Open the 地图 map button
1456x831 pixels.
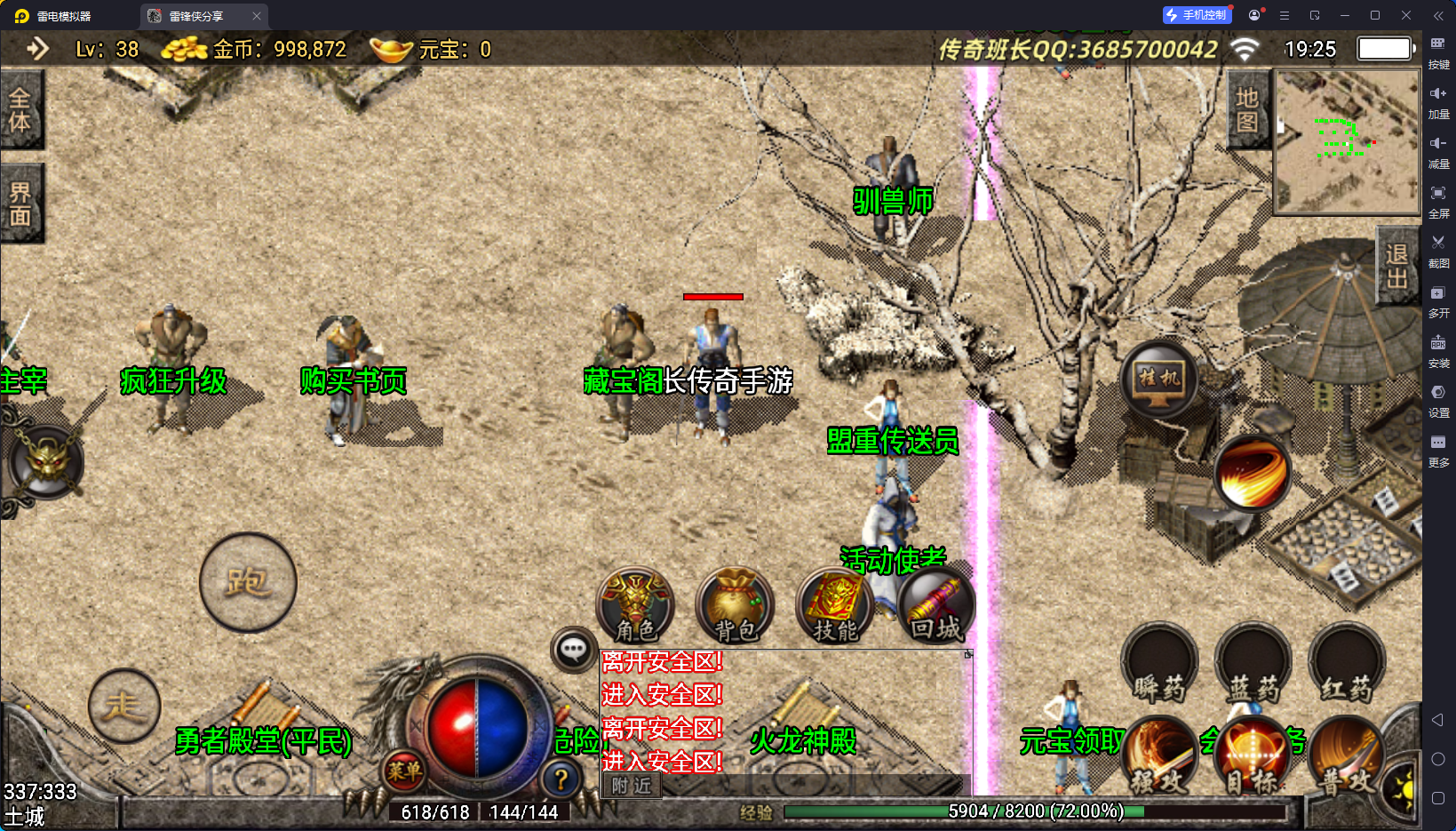pyautogui.click(x=1247, y=109)
